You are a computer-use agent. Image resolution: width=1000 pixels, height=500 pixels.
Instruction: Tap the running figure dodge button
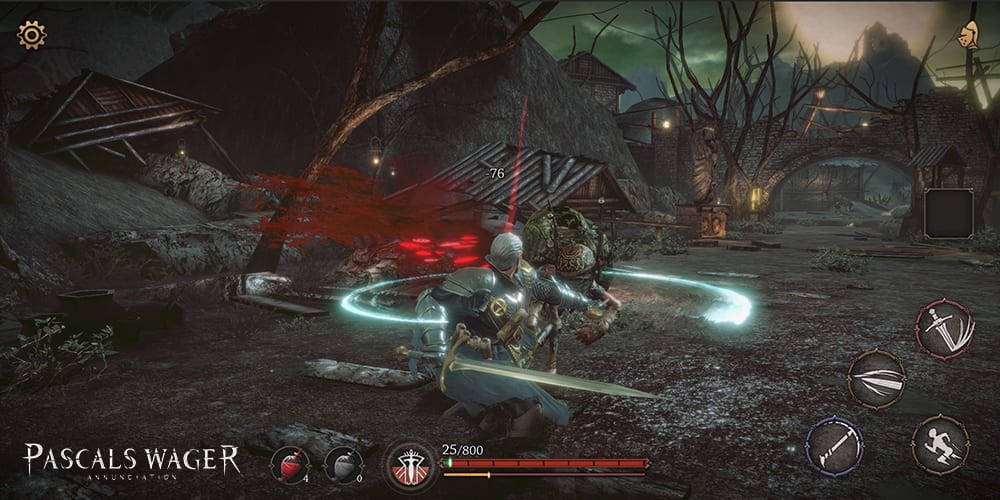[x=940, y=444]
